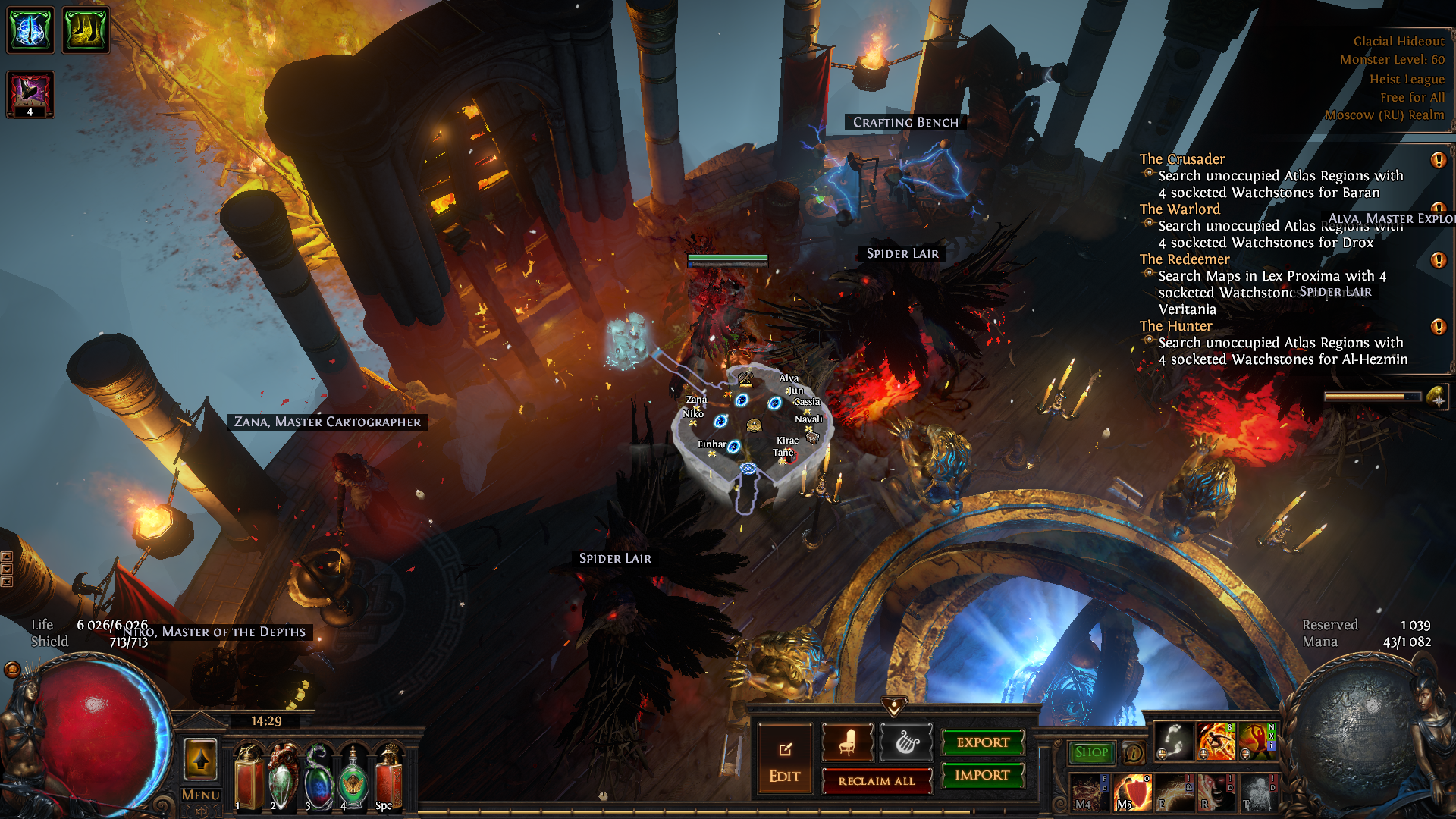Open the chair decorations button

point(847,742)
